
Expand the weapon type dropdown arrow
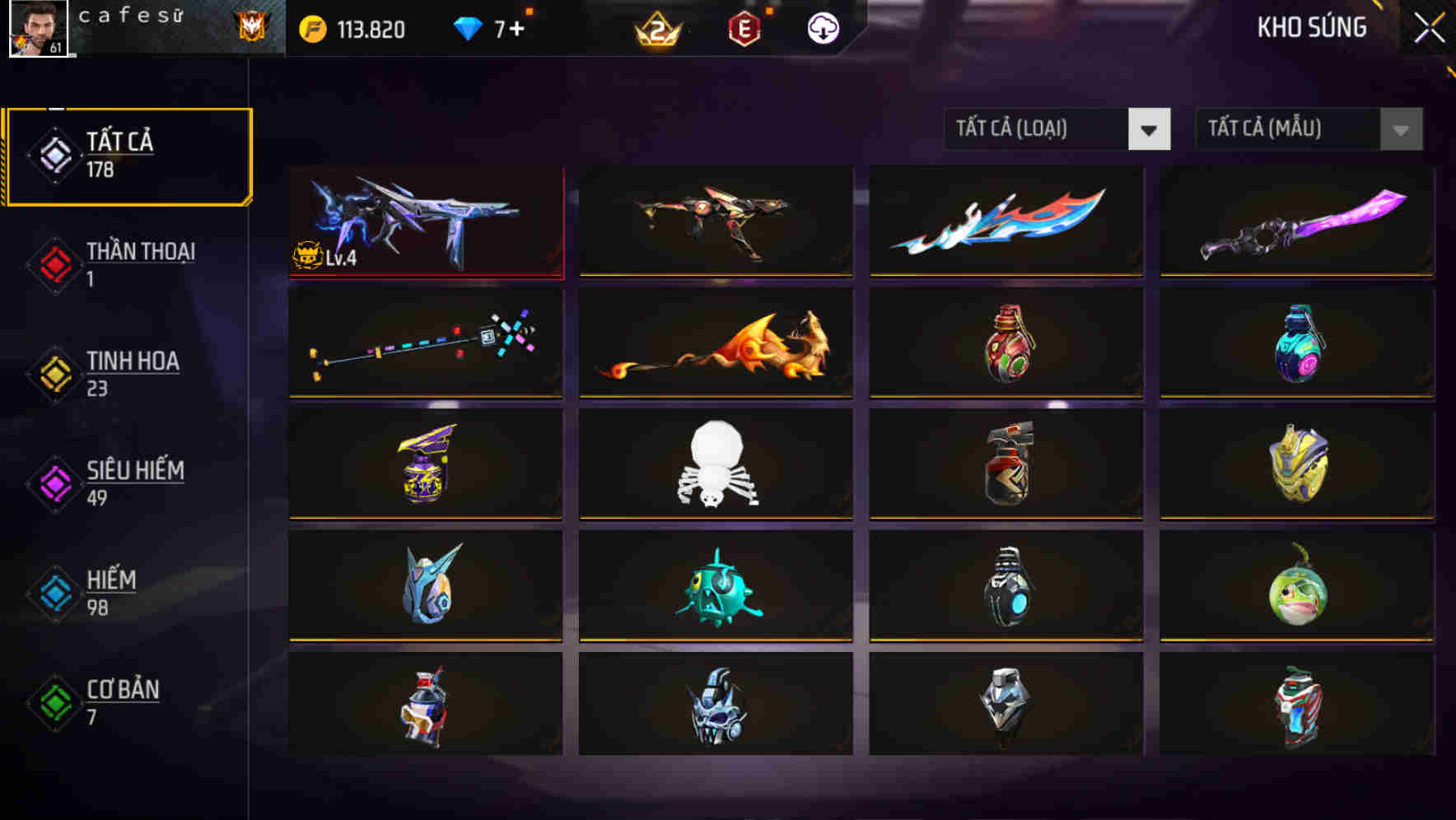click(1150, 129)
